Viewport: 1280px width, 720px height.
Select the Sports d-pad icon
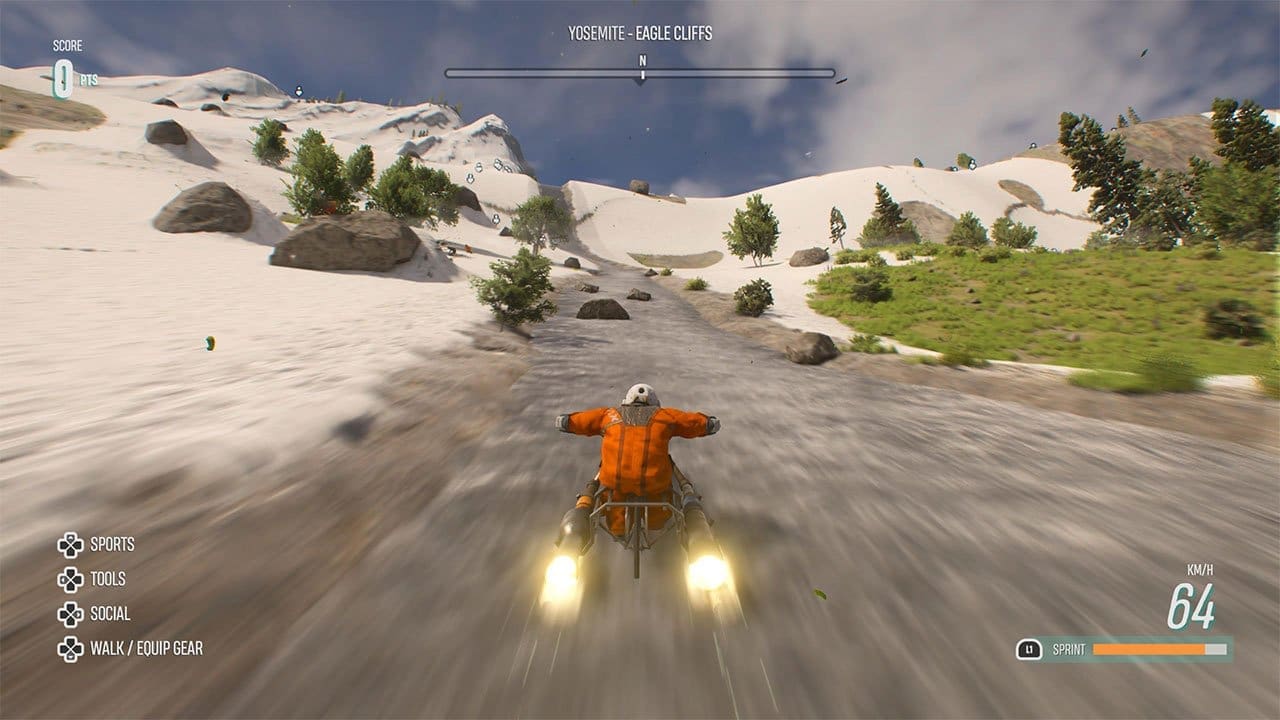point(72,544)
